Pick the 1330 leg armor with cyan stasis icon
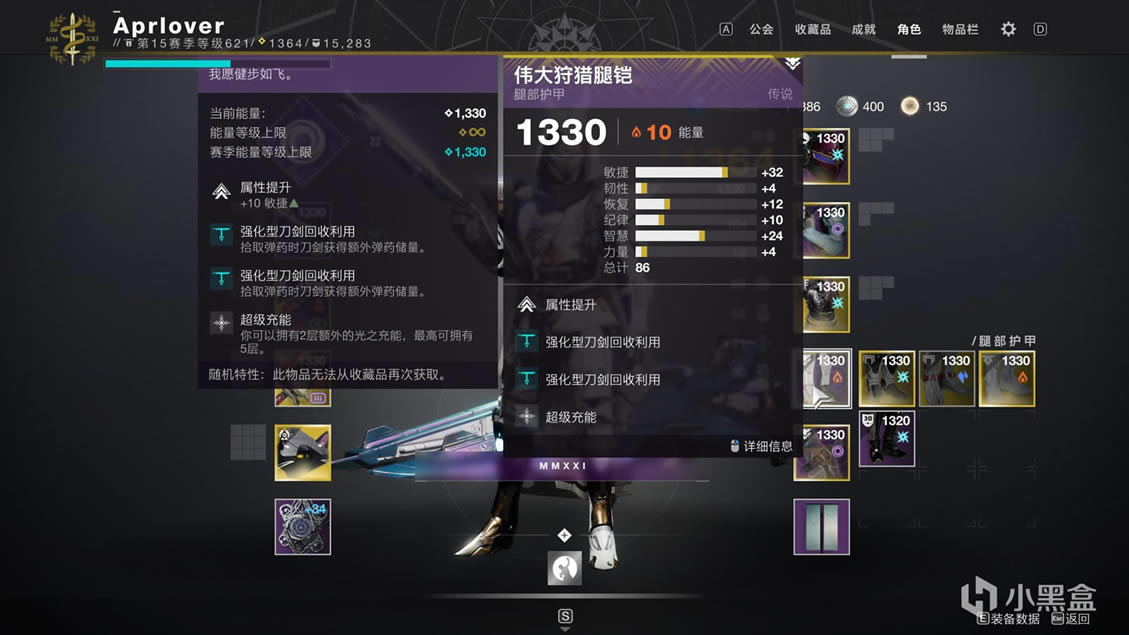Screen dimensions: 1129x635 (x=887, y=378)
